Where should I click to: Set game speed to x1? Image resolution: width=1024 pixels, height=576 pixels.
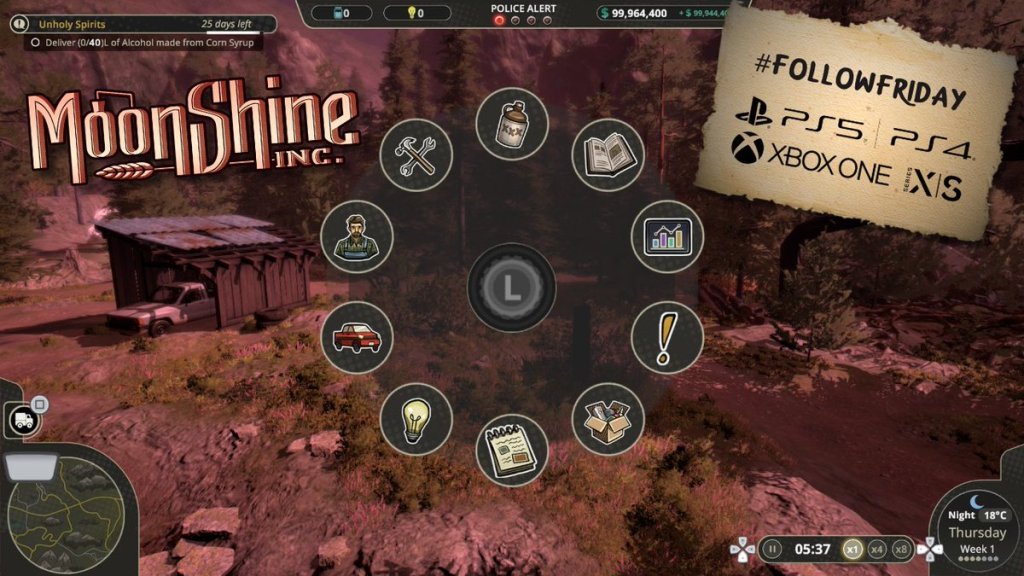pos(852,548)
